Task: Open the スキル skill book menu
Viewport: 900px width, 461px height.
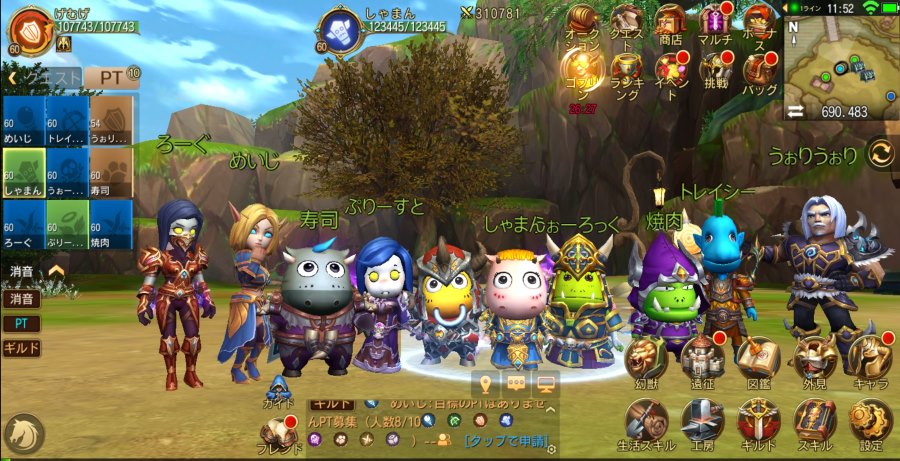Action: click(815, 422)
